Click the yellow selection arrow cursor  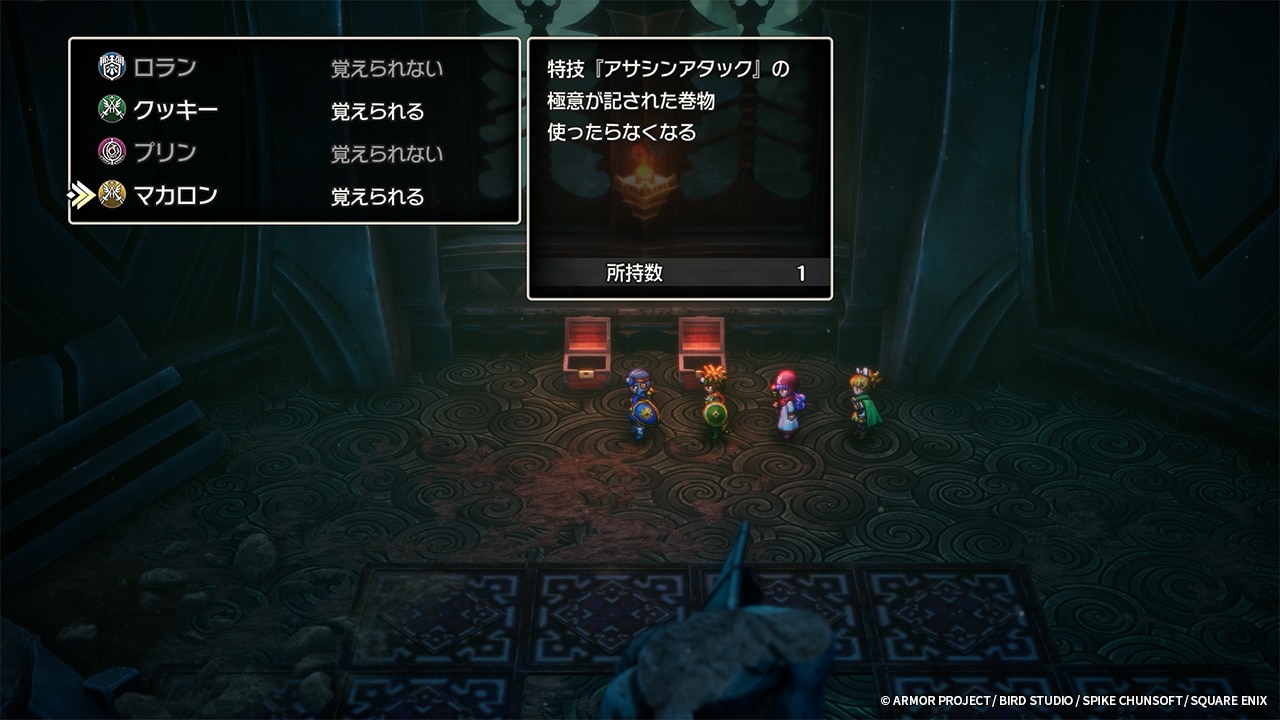click(x=82, y=196)
